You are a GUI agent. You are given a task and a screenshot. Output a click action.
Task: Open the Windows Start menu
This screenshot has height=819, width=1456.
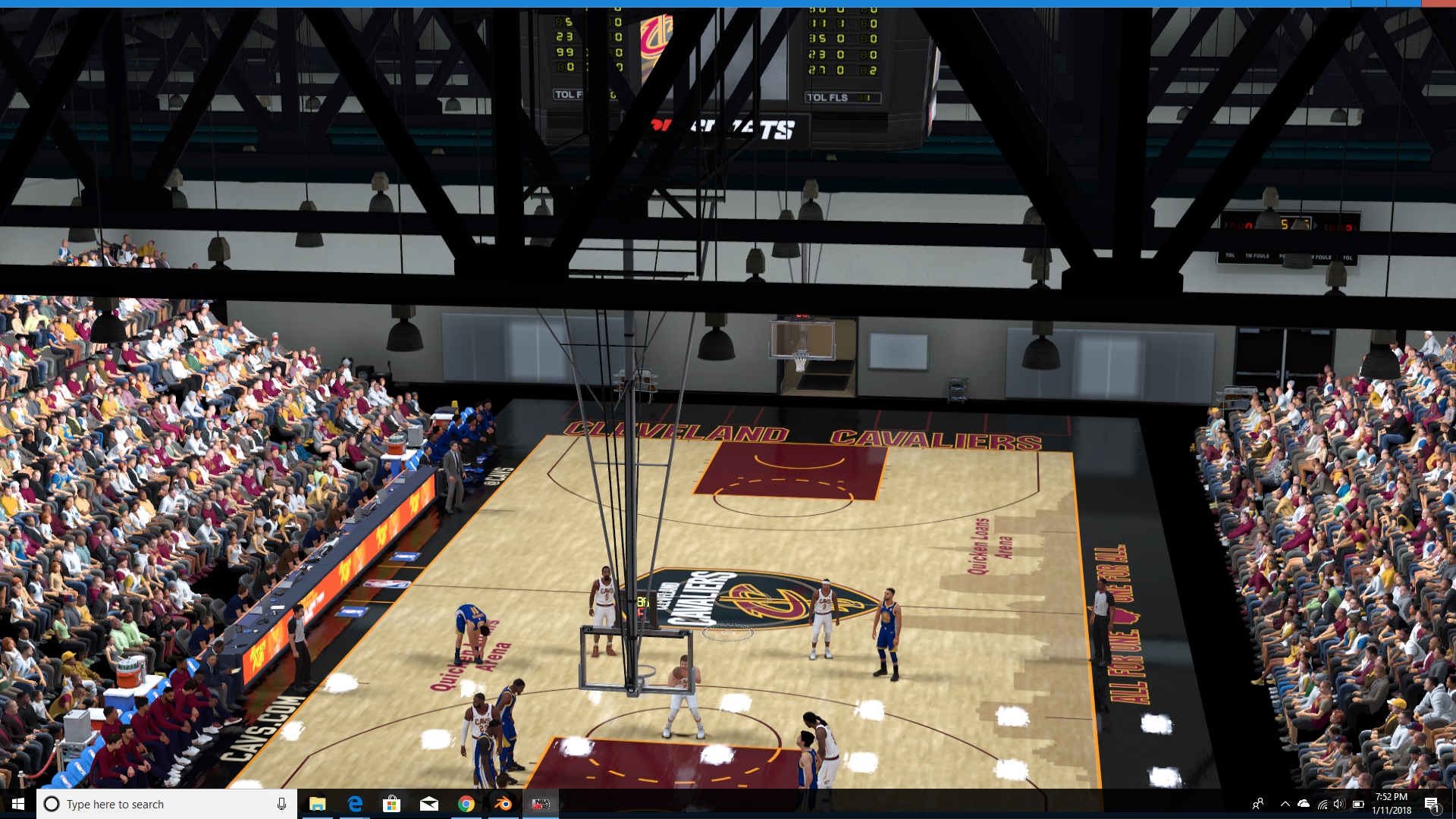point(18,804)
